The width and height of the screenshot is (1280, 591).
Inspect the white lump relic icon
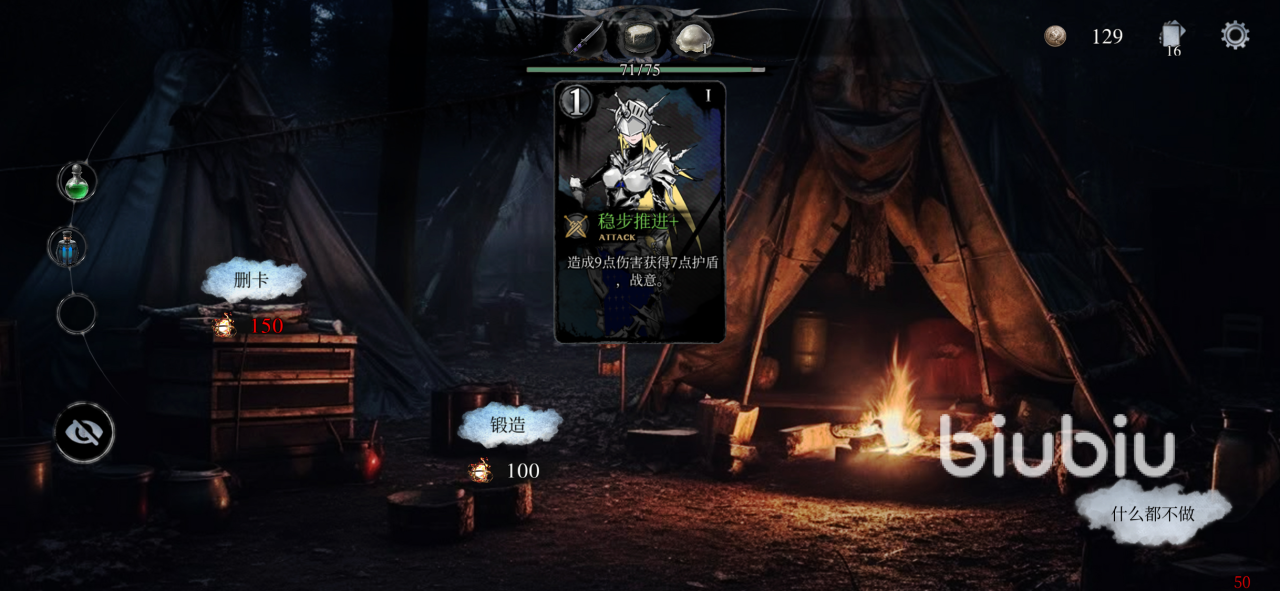(x=691, y=39)
